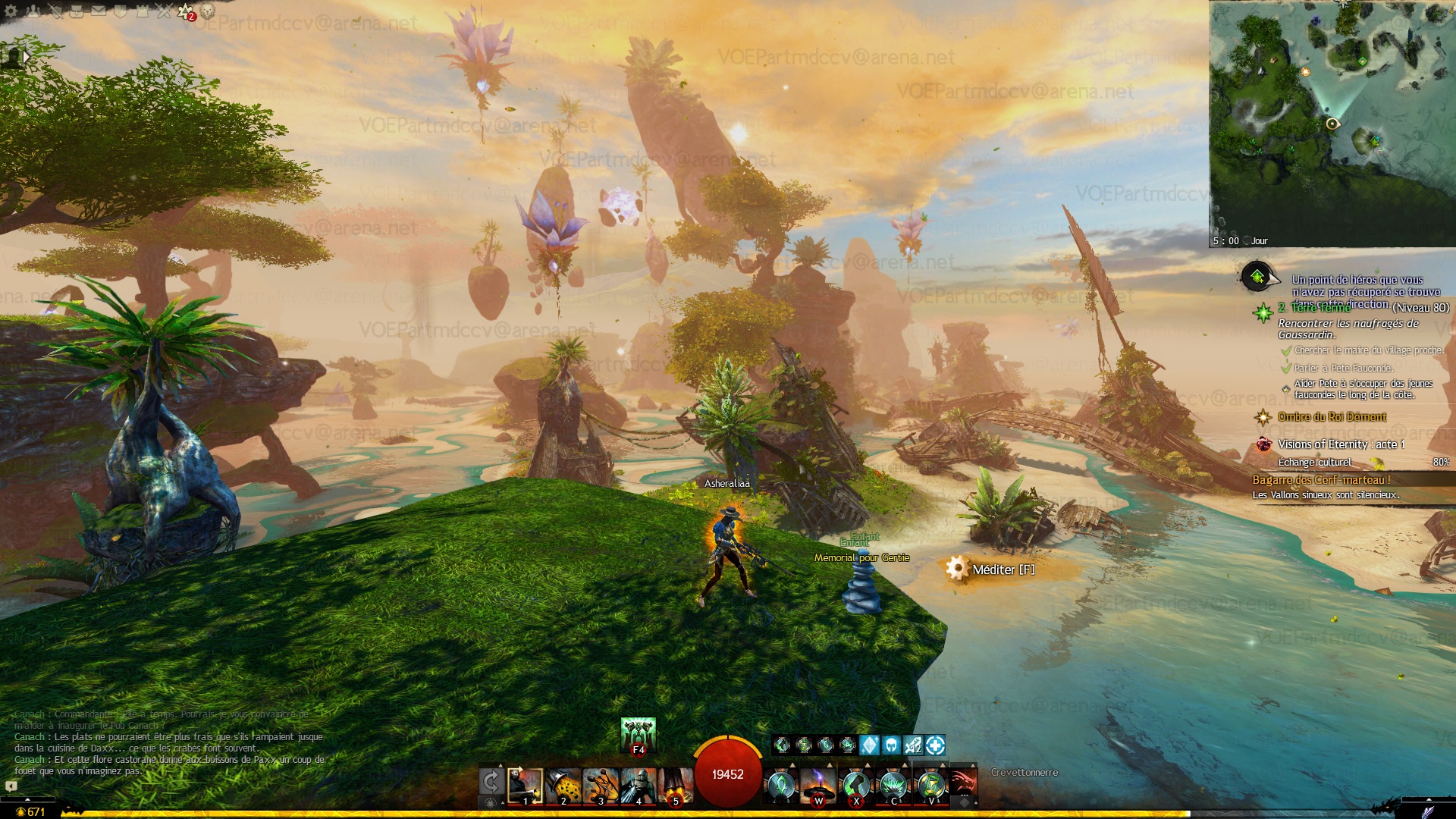1456x819 pixels.
Task: Select the hero point content guide icon
Action: (1257, 277)
